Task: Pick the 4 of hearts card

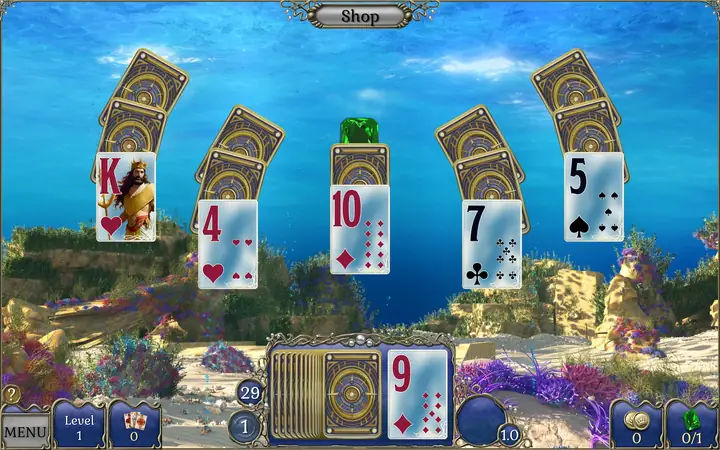Action: click(227, 244)
